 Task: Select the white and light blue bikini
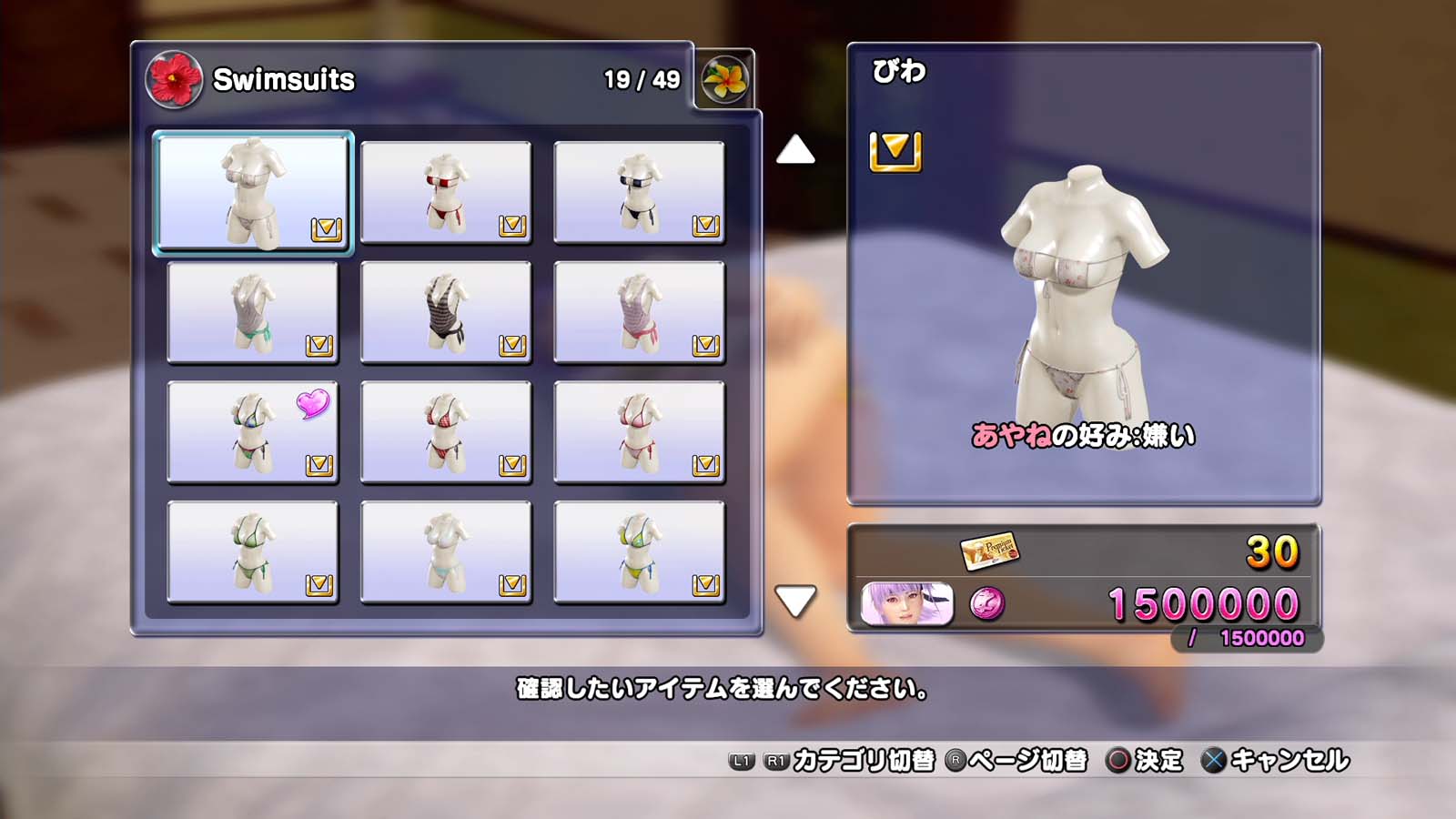tap(446, 552)
